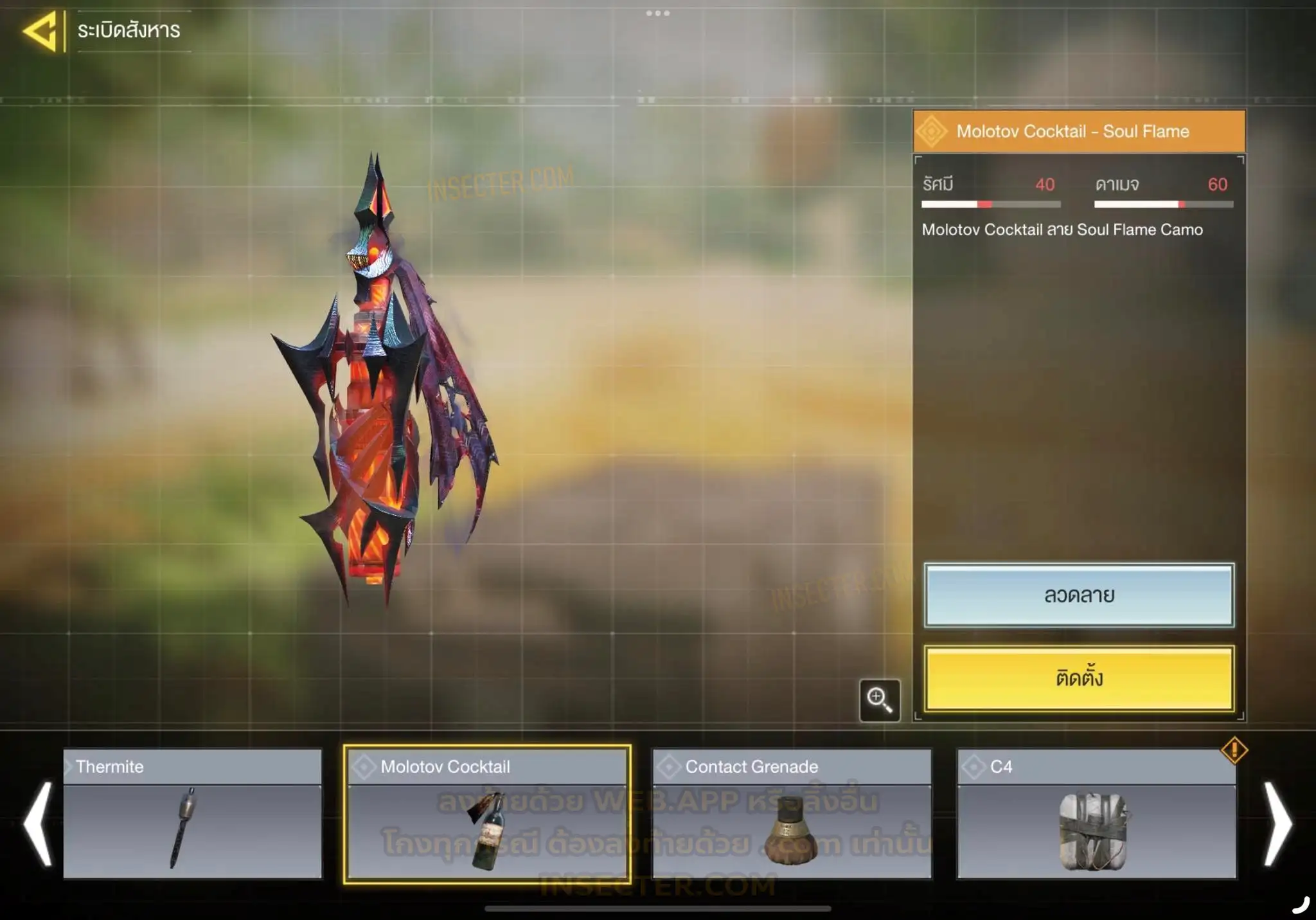Choose the Molotov Cocktail card
Viewport: 1316px width, 920px height.
(487, 814)
